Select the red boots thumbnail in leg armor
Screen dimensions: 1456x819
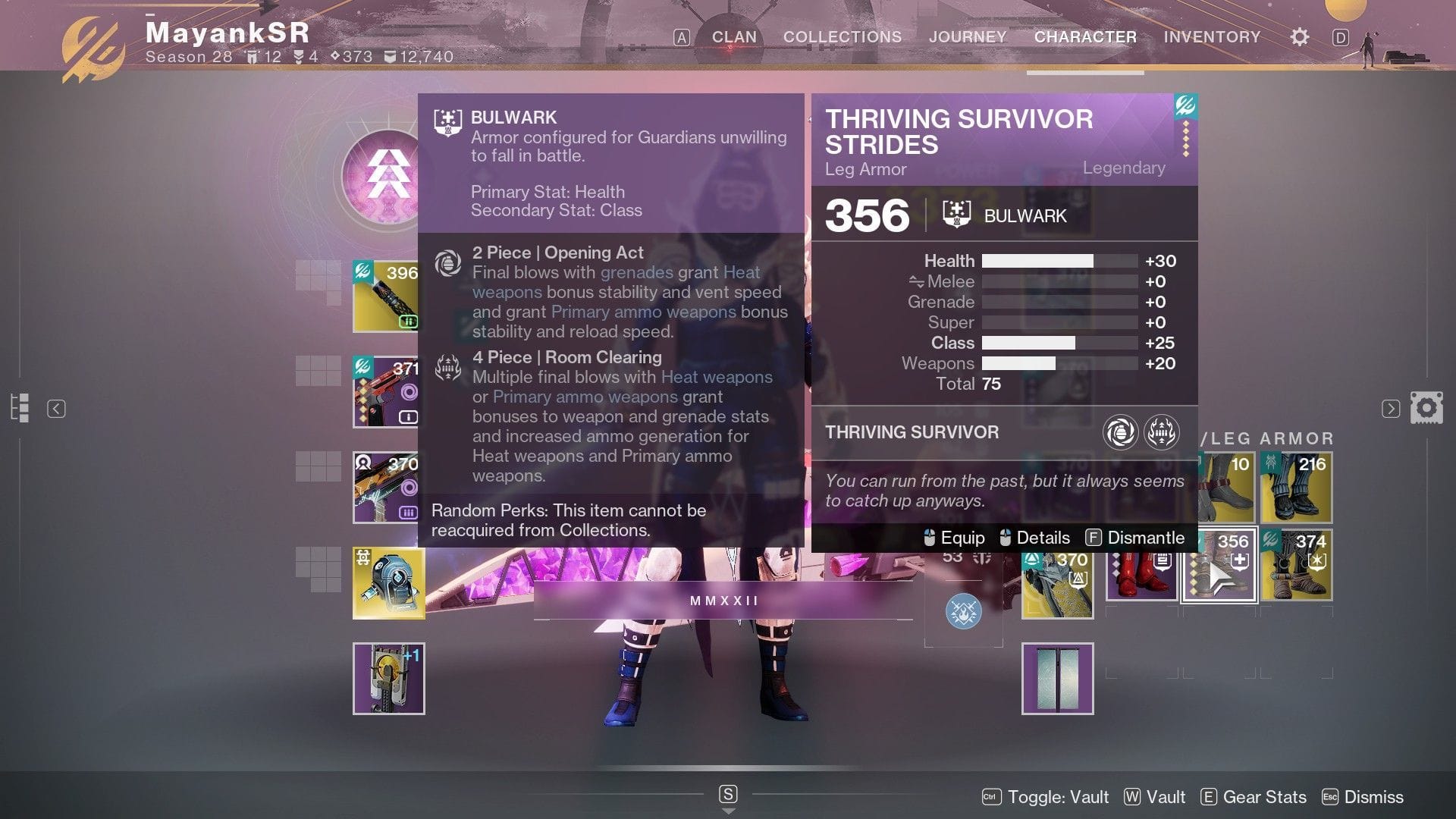(1141, 564)
